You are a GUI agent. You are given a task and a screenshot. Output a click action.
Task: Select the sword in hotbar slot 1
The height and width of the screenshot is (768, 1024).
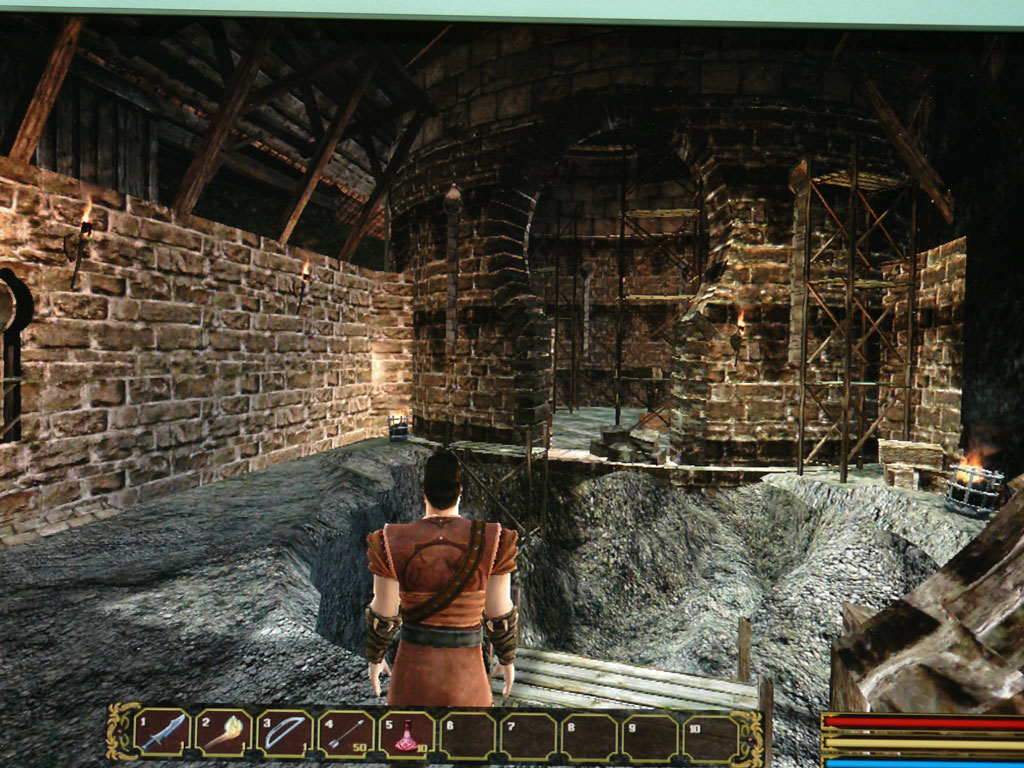(163, 733)
